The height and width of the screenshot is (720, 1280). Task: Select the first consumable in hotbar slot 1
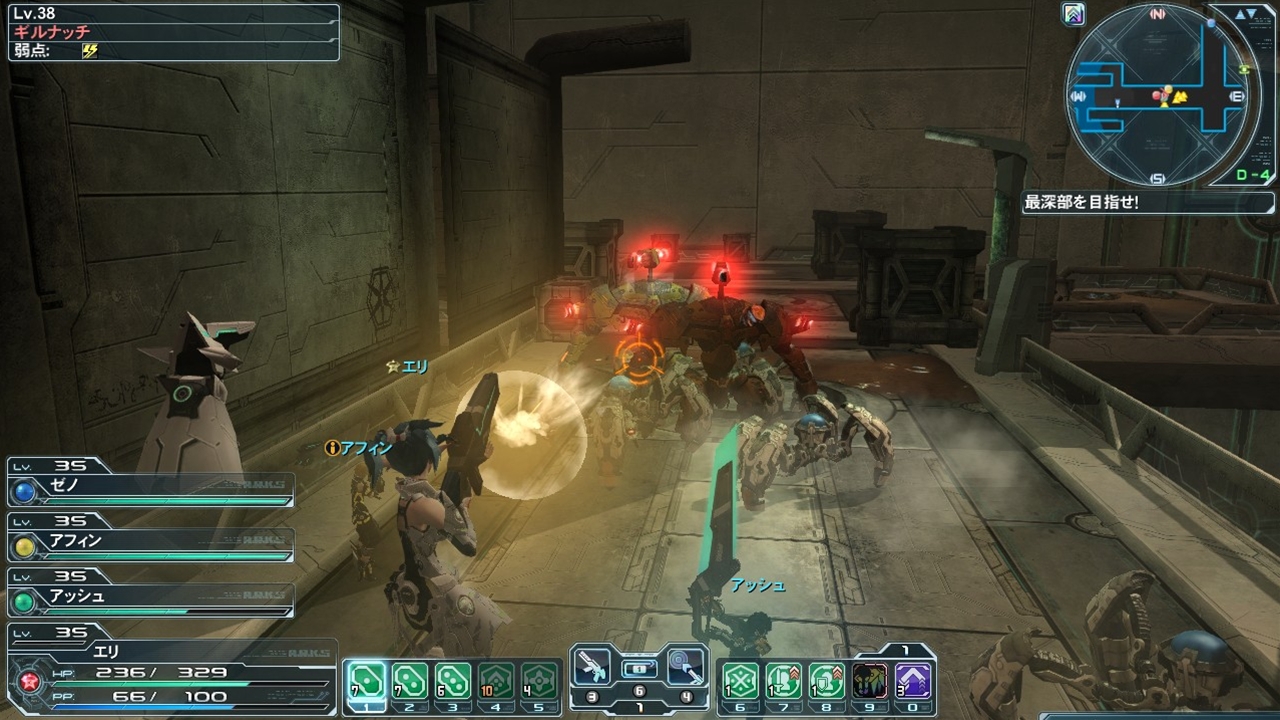click(x=365, y=681)
